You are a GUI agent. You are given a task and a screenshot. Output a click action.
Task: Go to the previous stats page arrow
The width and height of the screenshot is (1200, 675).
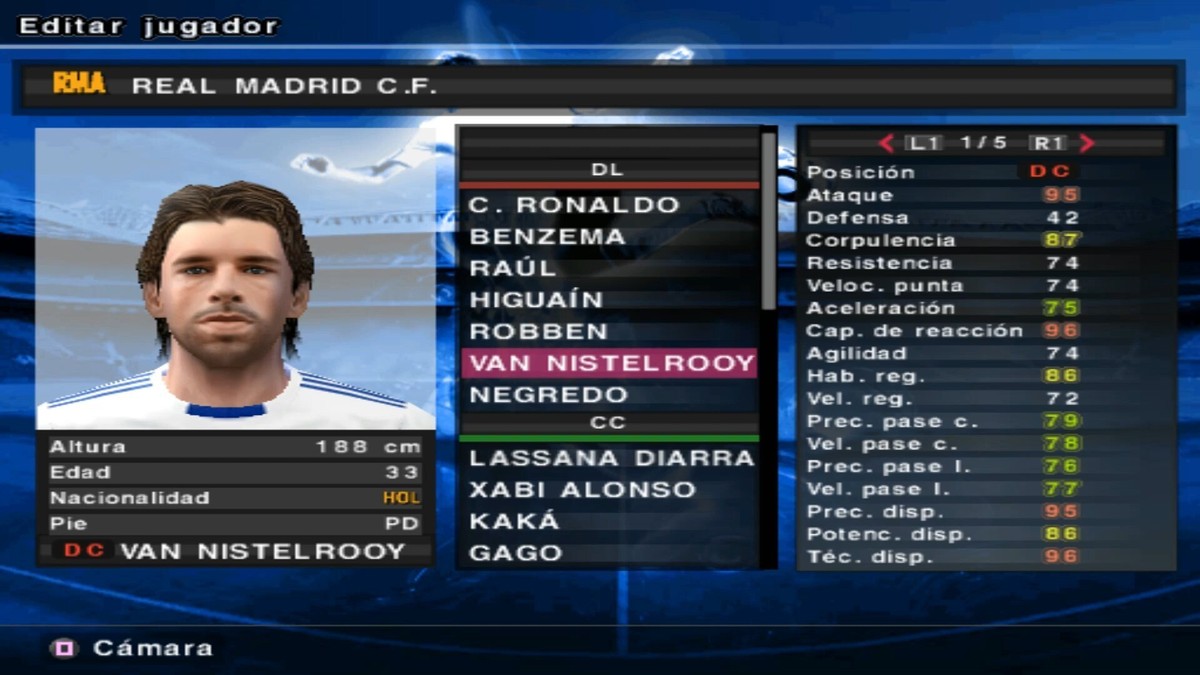tap(886, 143)
